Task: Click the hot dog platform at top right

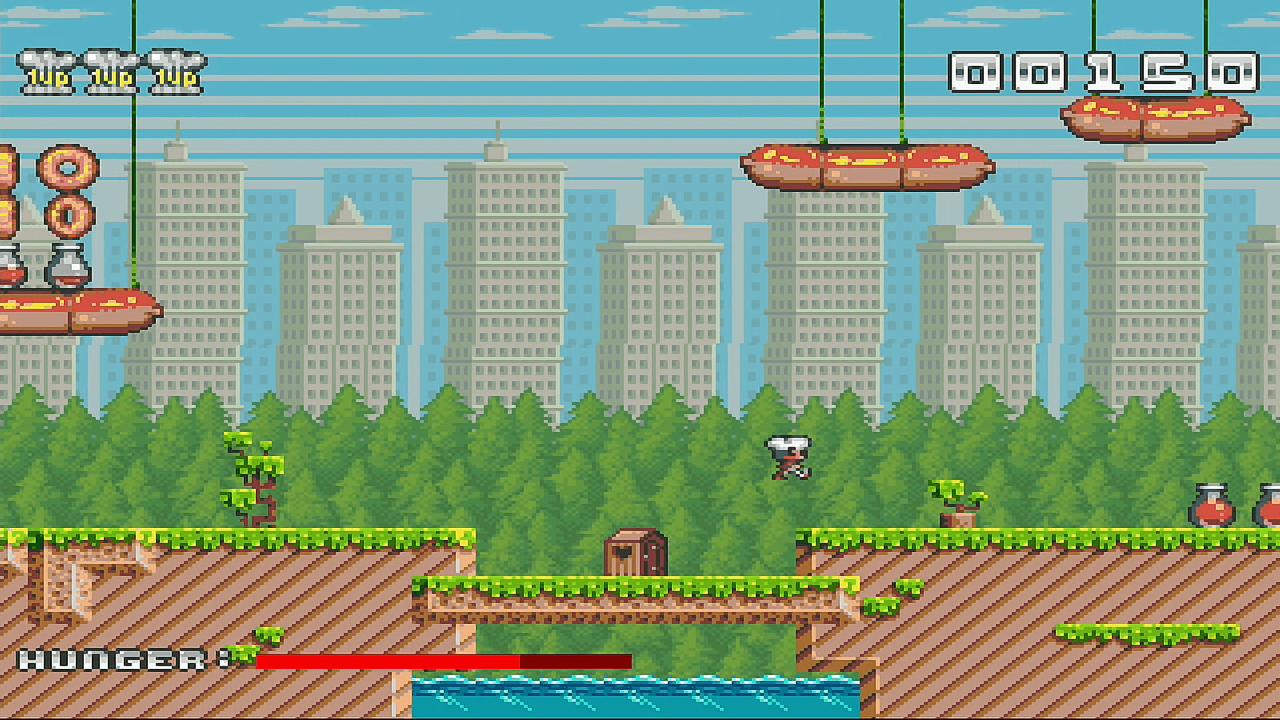Action: coord(1155,115)
